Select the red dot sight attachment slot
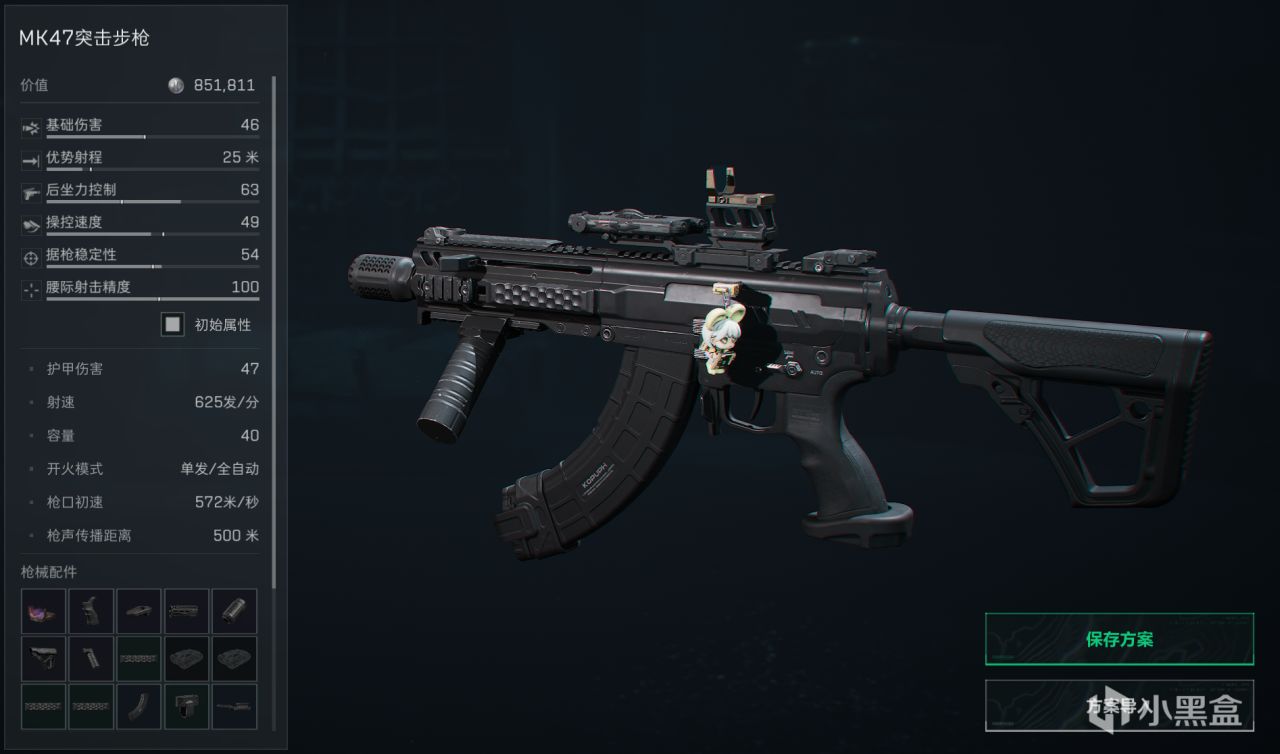This screenshot has width=1280, height=754. coord(187,706)
